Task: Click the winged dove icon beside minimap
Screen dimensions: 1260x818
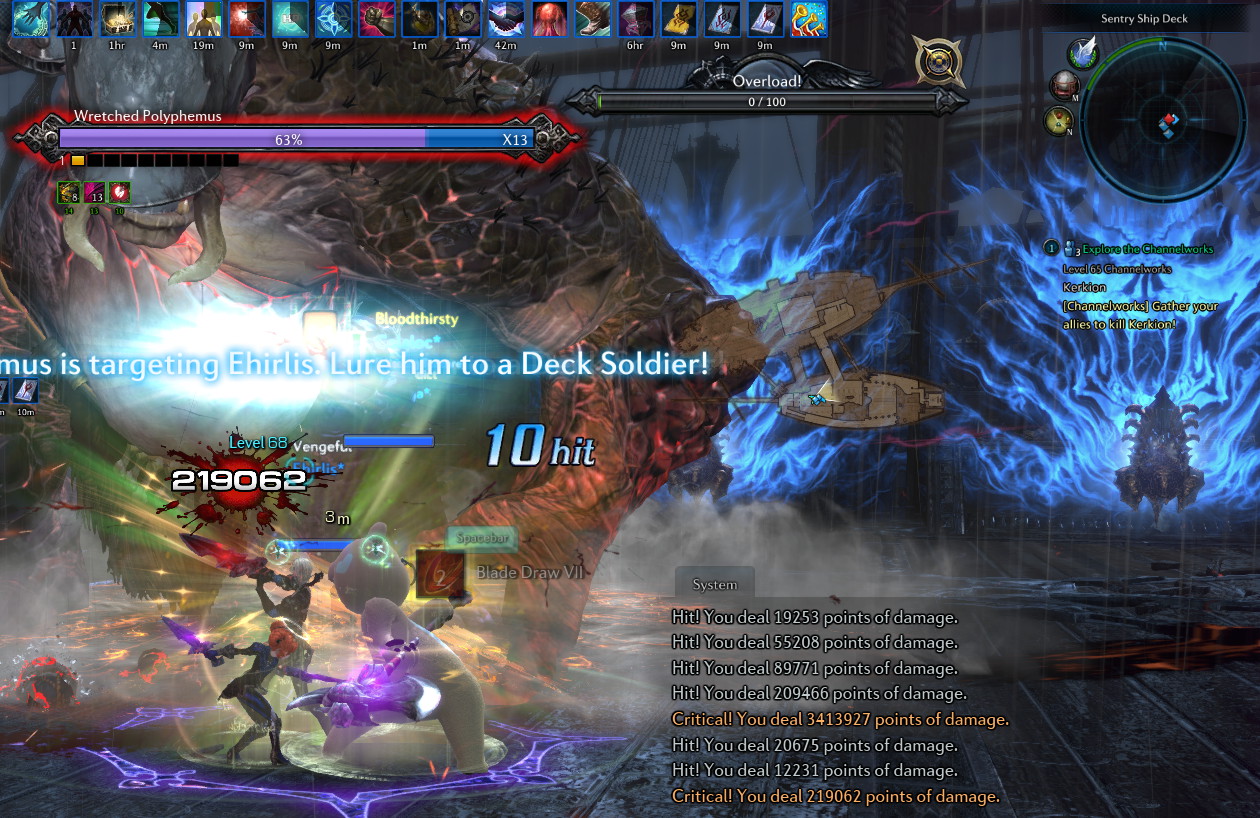Action: (1082, 53)
